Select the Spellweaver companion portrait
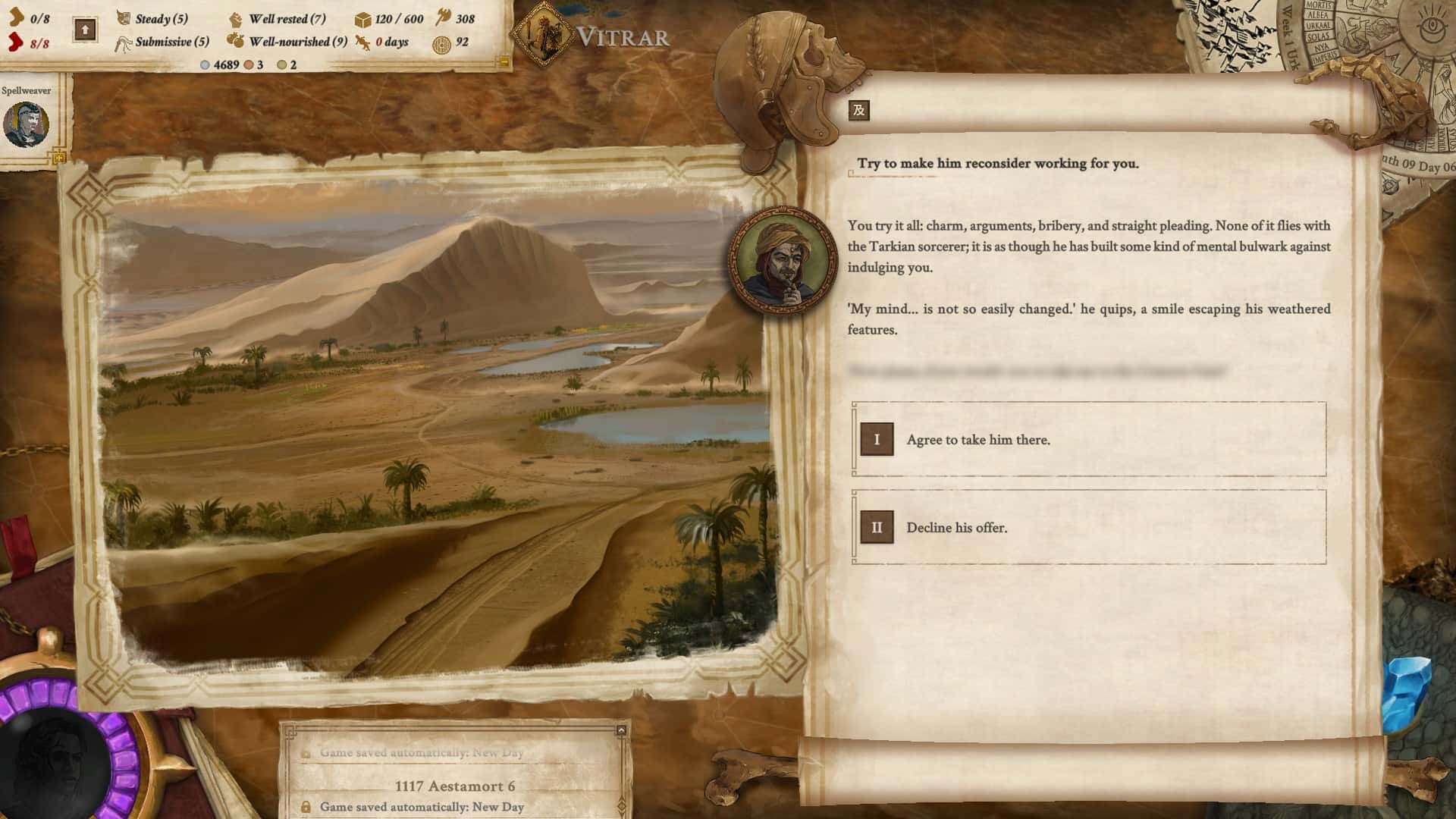 26,121
